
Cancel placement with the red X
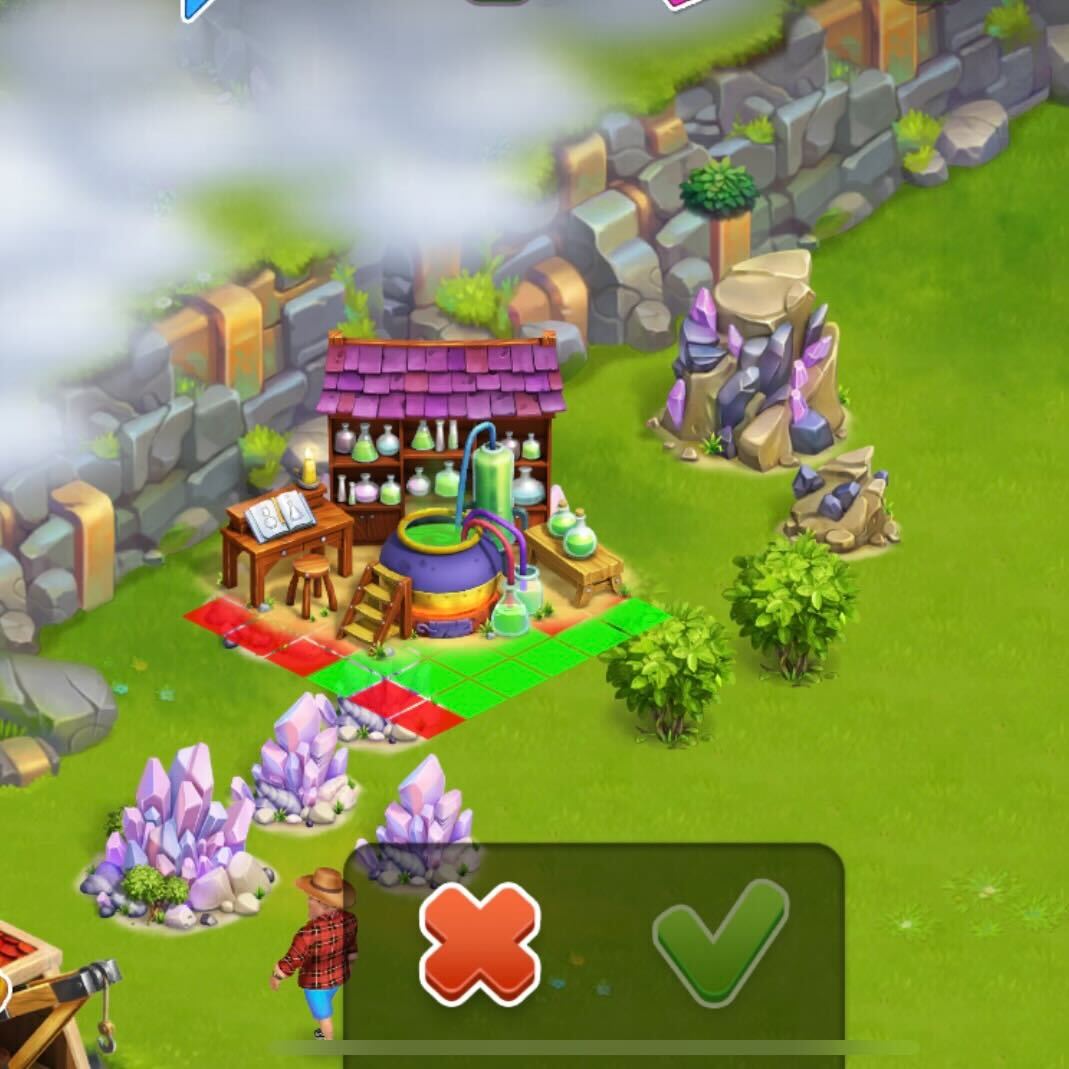coord(479,943)
